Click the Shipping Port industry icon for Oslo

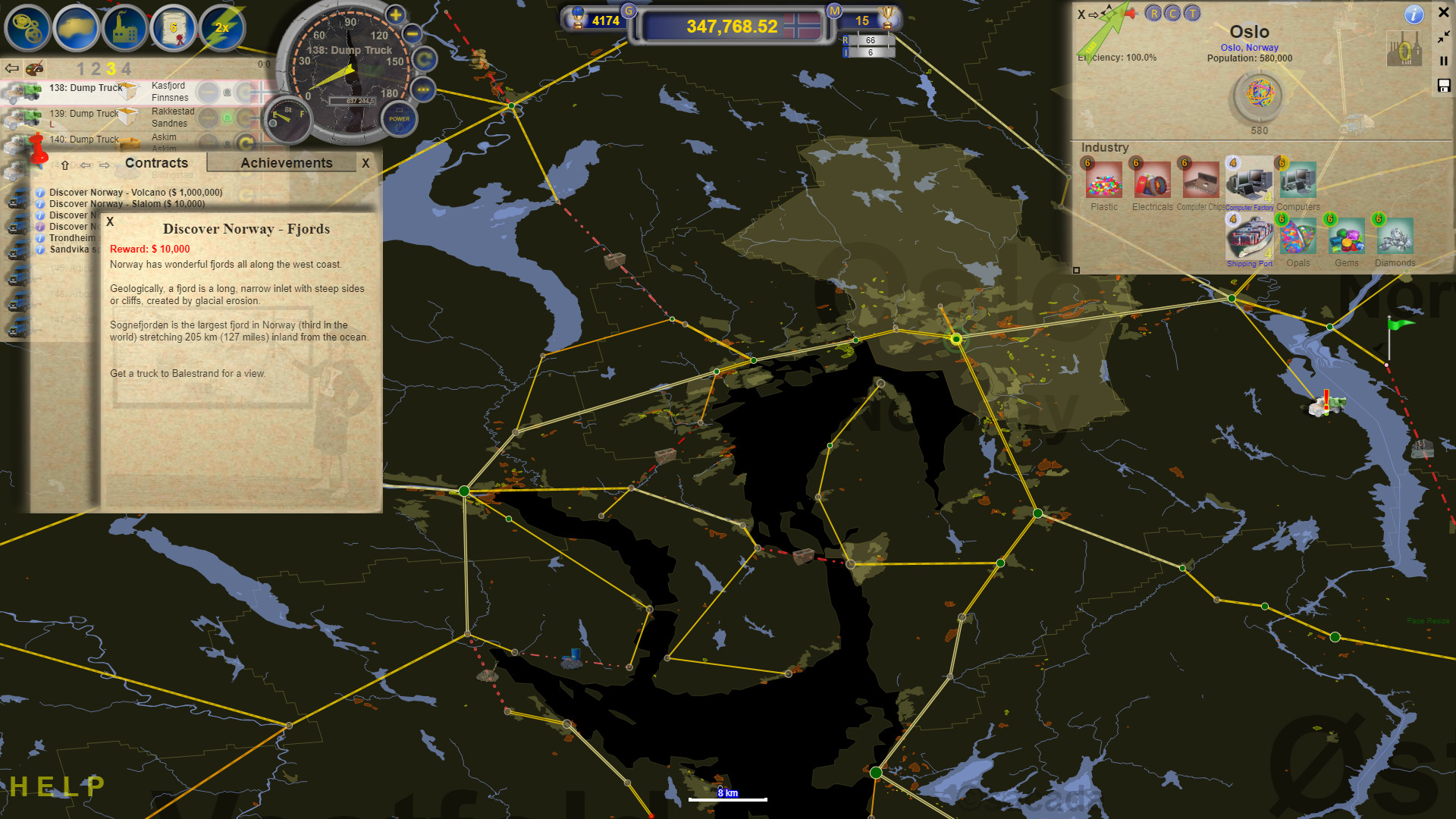point(1249,237)
